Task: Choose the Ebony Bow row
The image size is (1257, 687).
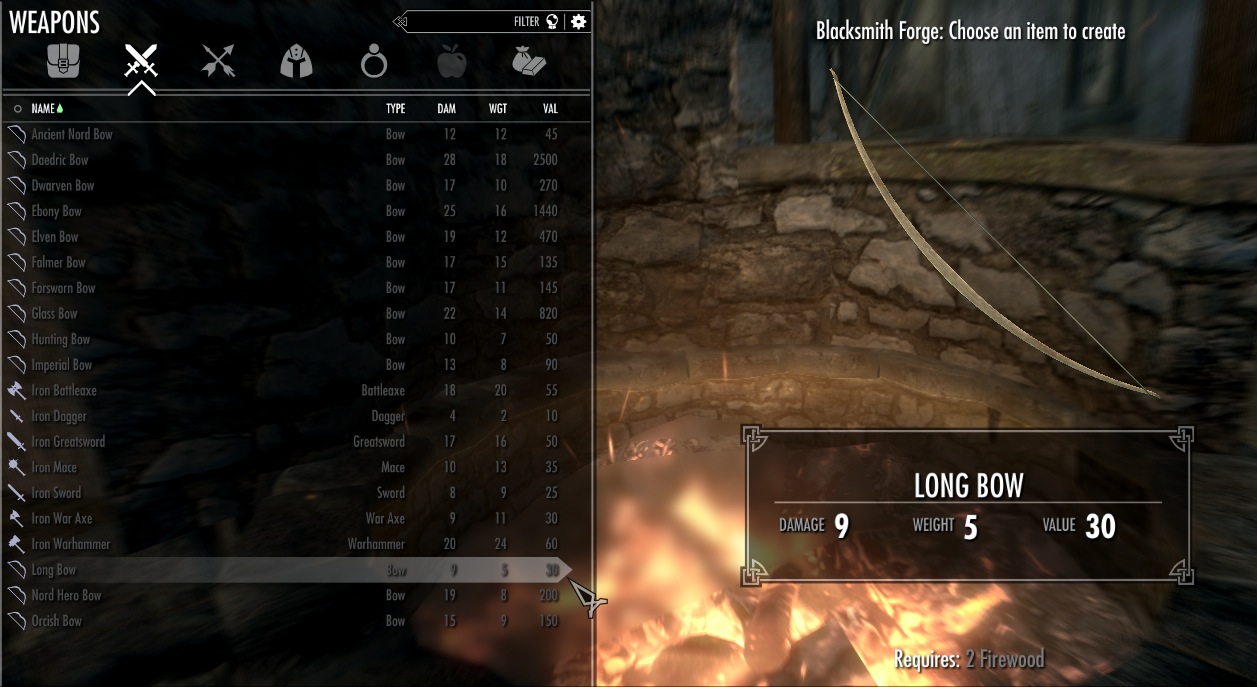Action: pyautogui.click(x=57, y=211)
